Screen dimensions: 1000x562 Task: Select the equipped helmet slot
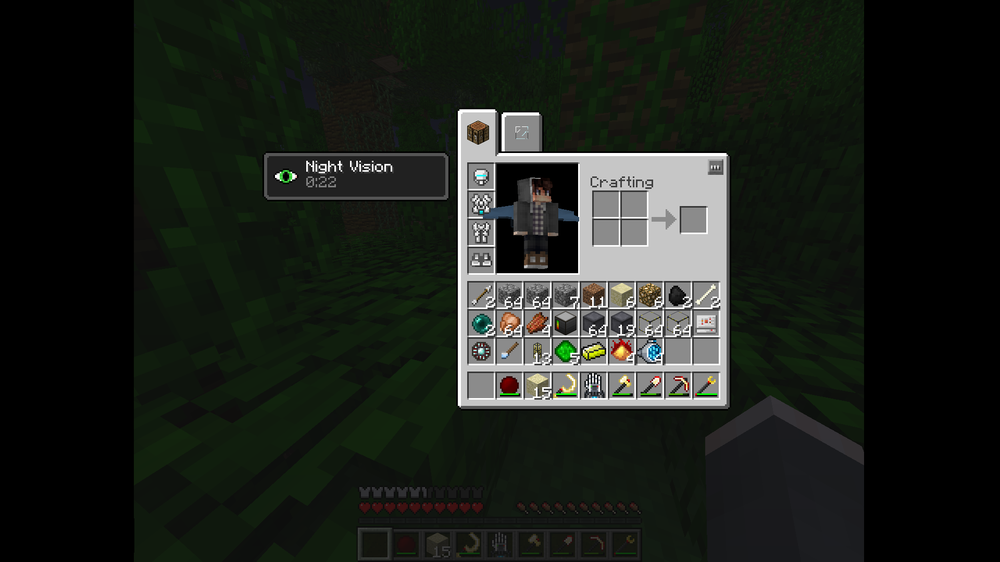(481, 177)
